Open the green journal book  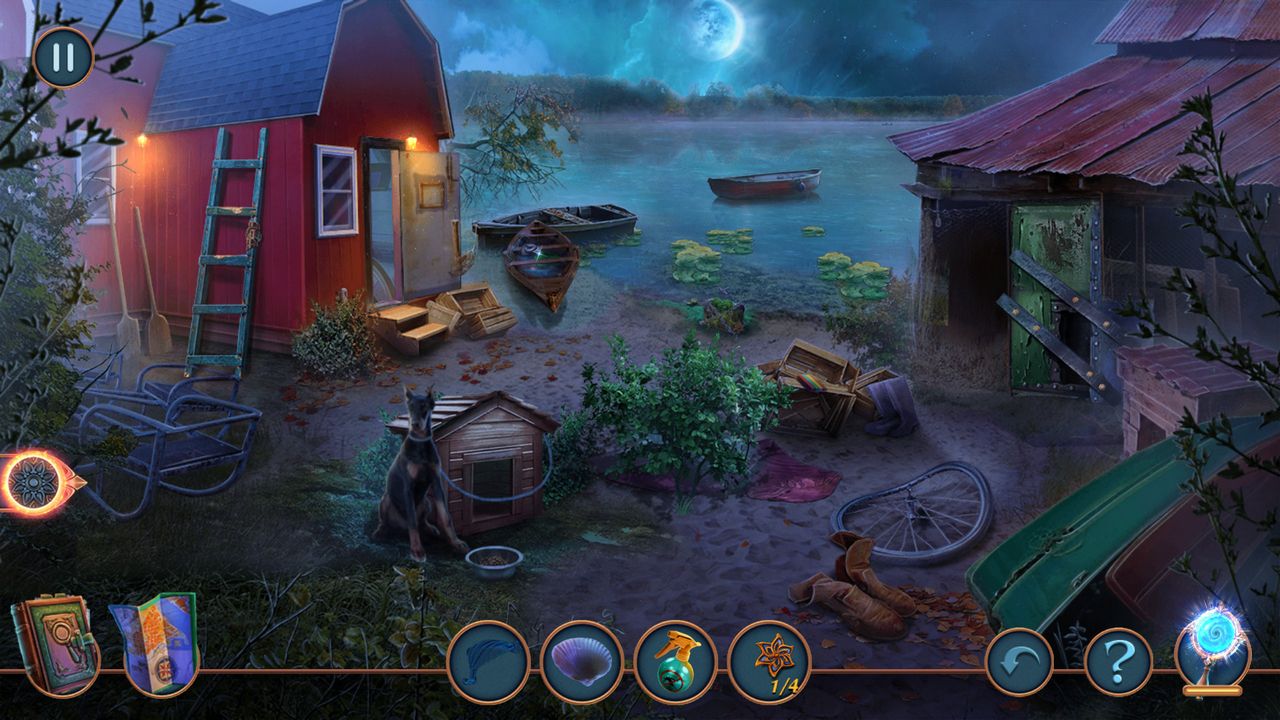tap(55, 643)
